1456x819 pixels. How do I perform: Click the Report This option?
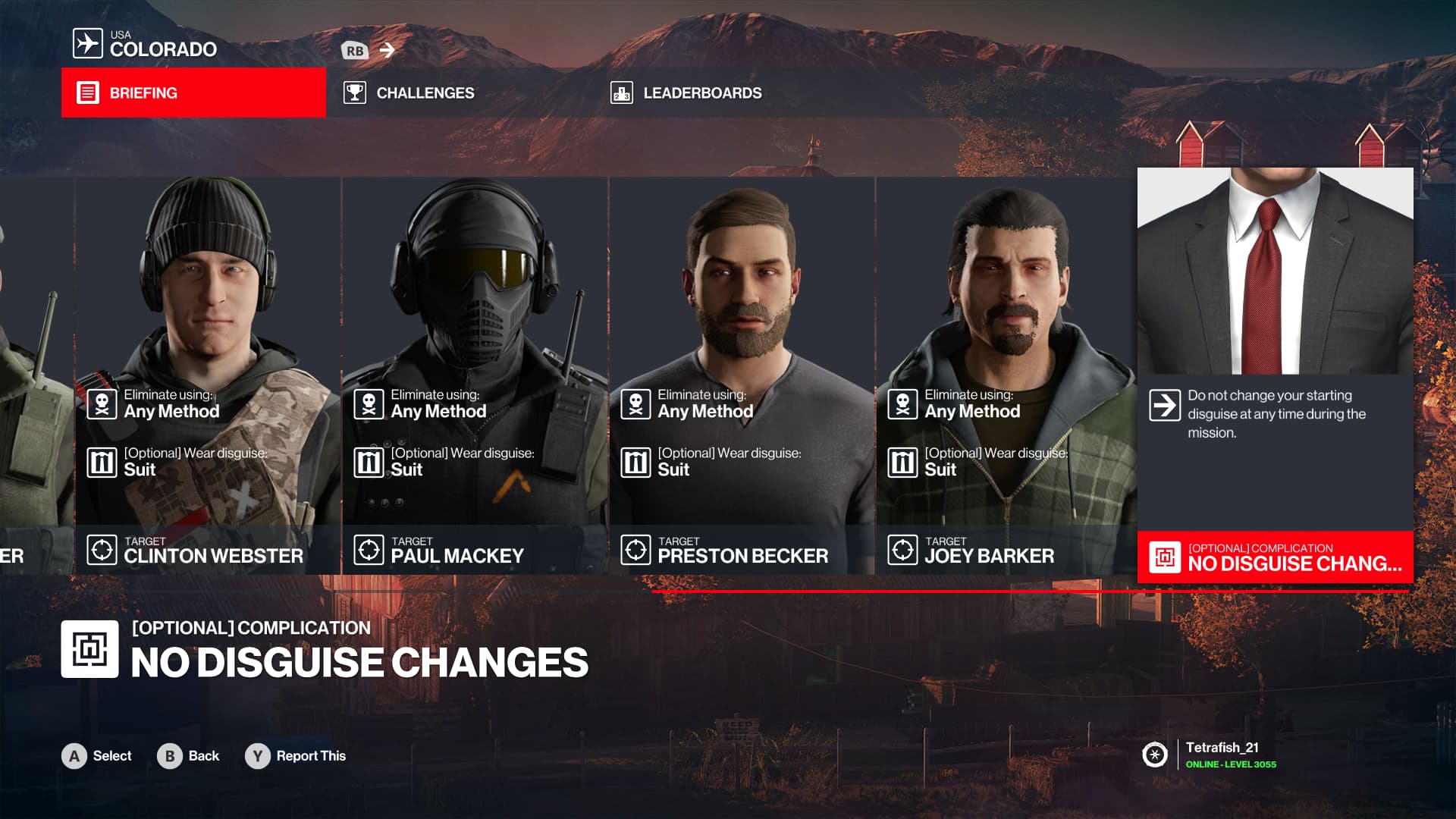pos(296,756)
